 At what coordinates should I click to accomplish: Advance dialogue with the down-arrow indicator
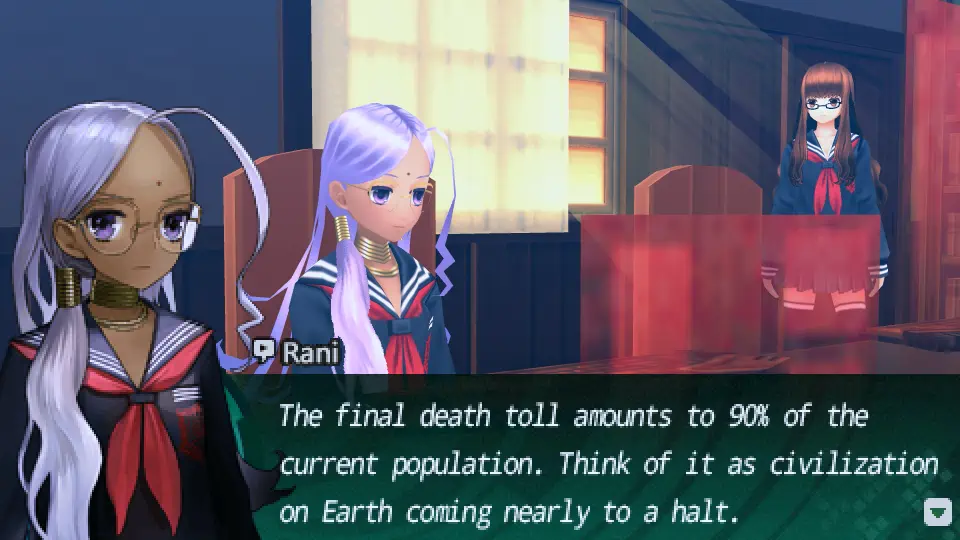click(937, 513)
